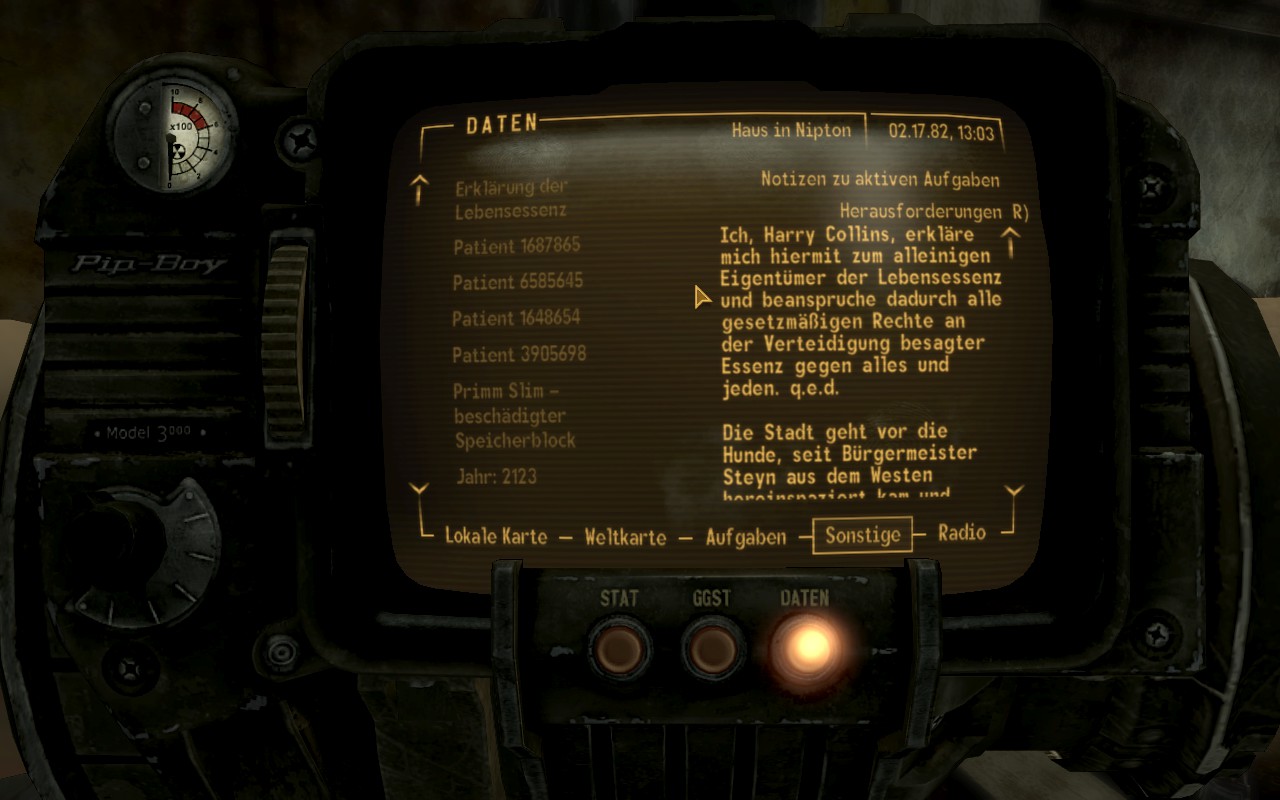Screen dimensions: 1280x800
Task: Click the glowing DATEN button
Action: pos(805,645)
